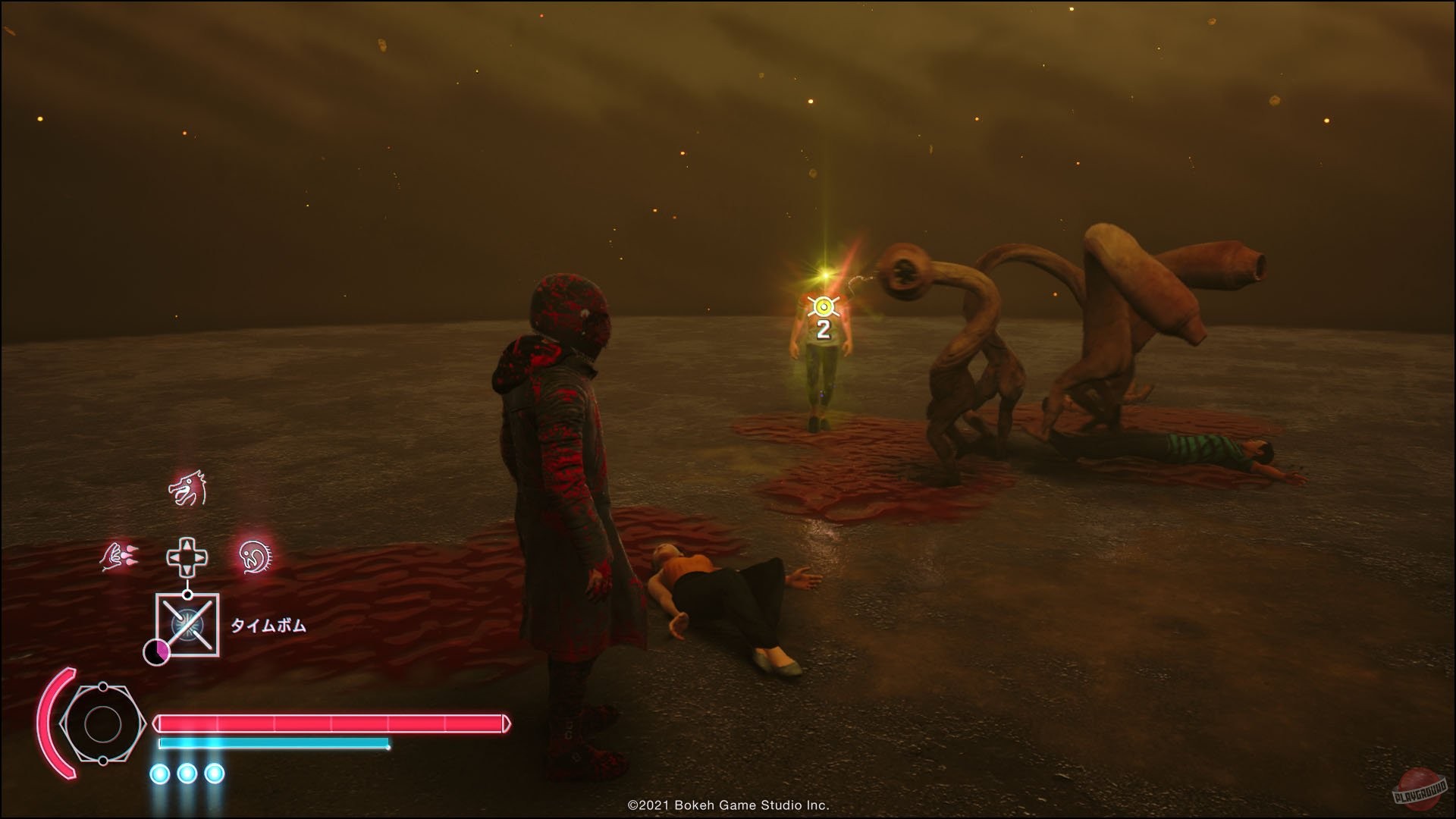1456x819 pixels.
Task: Activate the dragon head skill icon
Action: point(187,490)
